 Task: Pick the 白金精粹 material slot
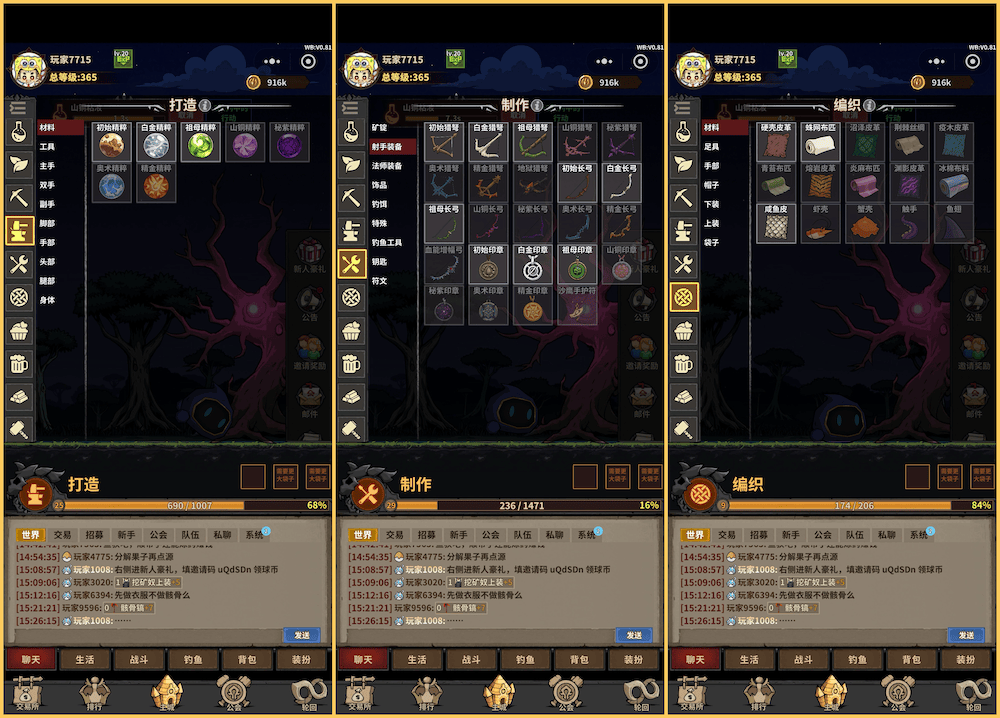click(157, 144)
